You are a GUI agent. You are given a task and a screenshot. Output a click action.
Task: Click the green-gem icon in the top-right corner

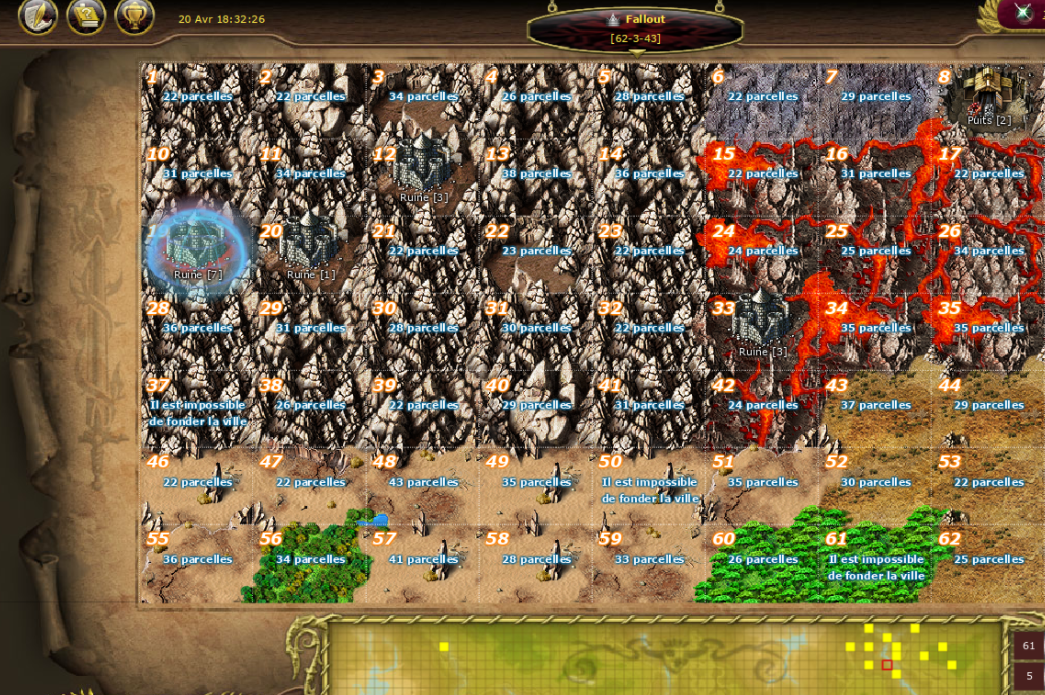tap(1024, 12)
